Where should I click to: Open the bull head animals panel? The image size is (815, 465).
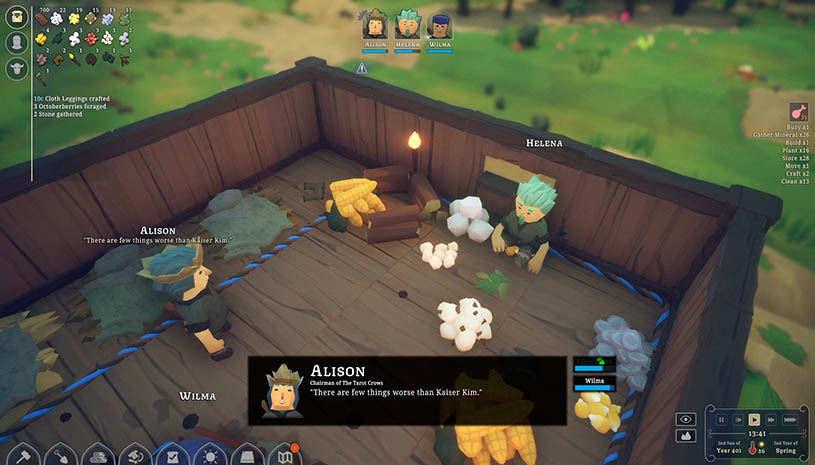coord(16,68)
